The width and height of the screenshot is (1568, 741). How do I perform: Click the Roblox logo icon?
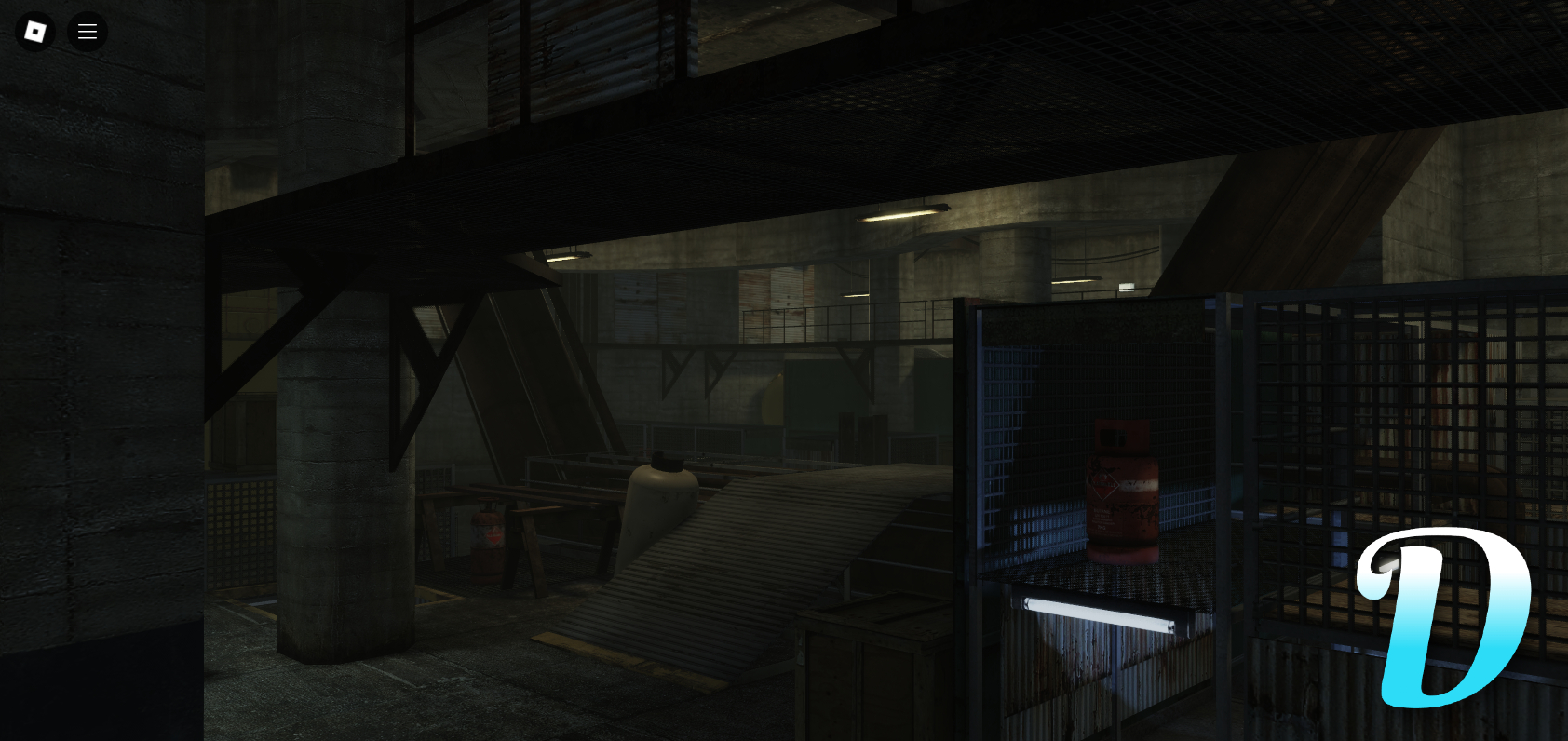coord(35,31)
